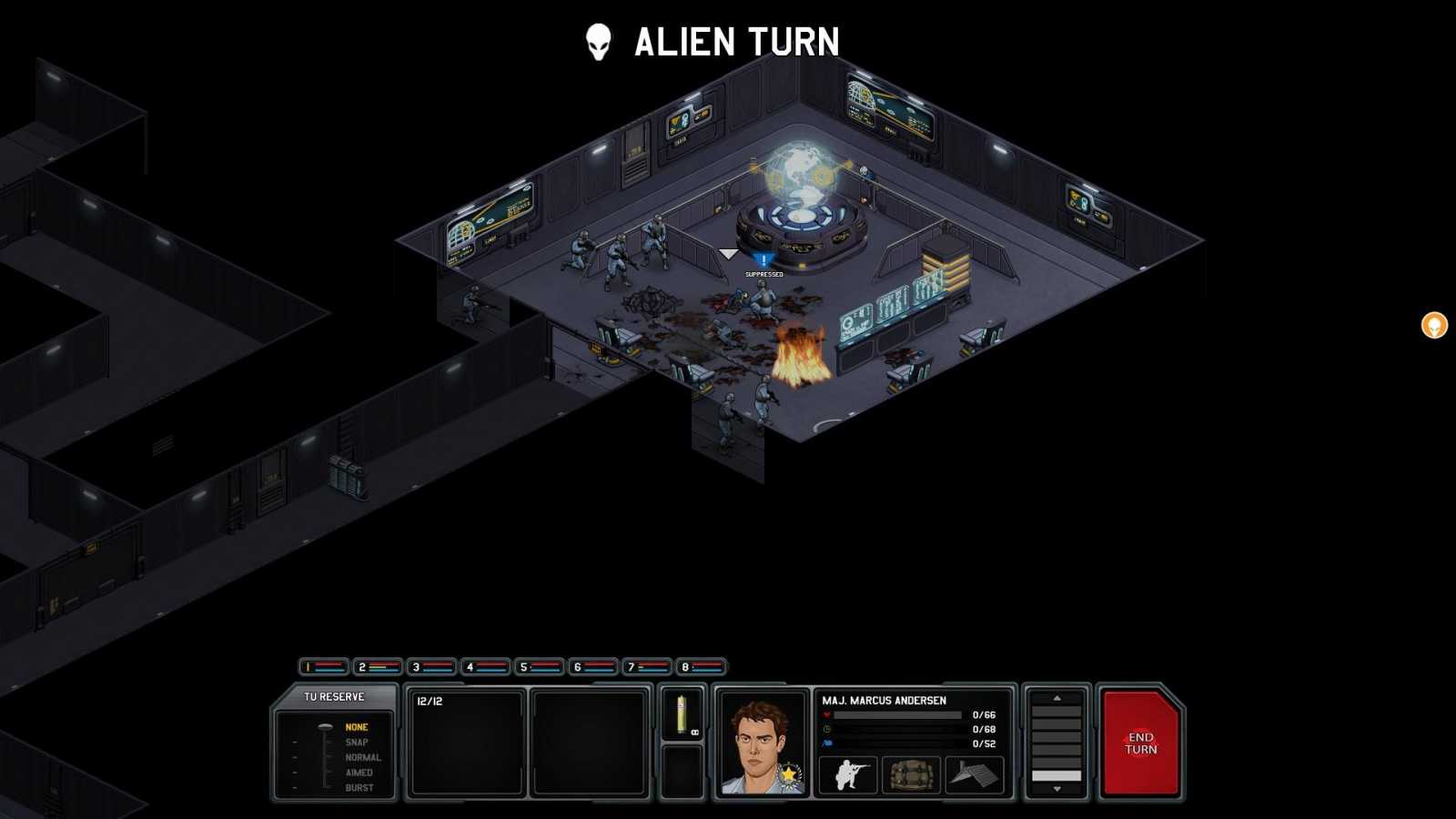
Task: Click the down arrow on the floor level selector
Action: tap(1057, 788)
